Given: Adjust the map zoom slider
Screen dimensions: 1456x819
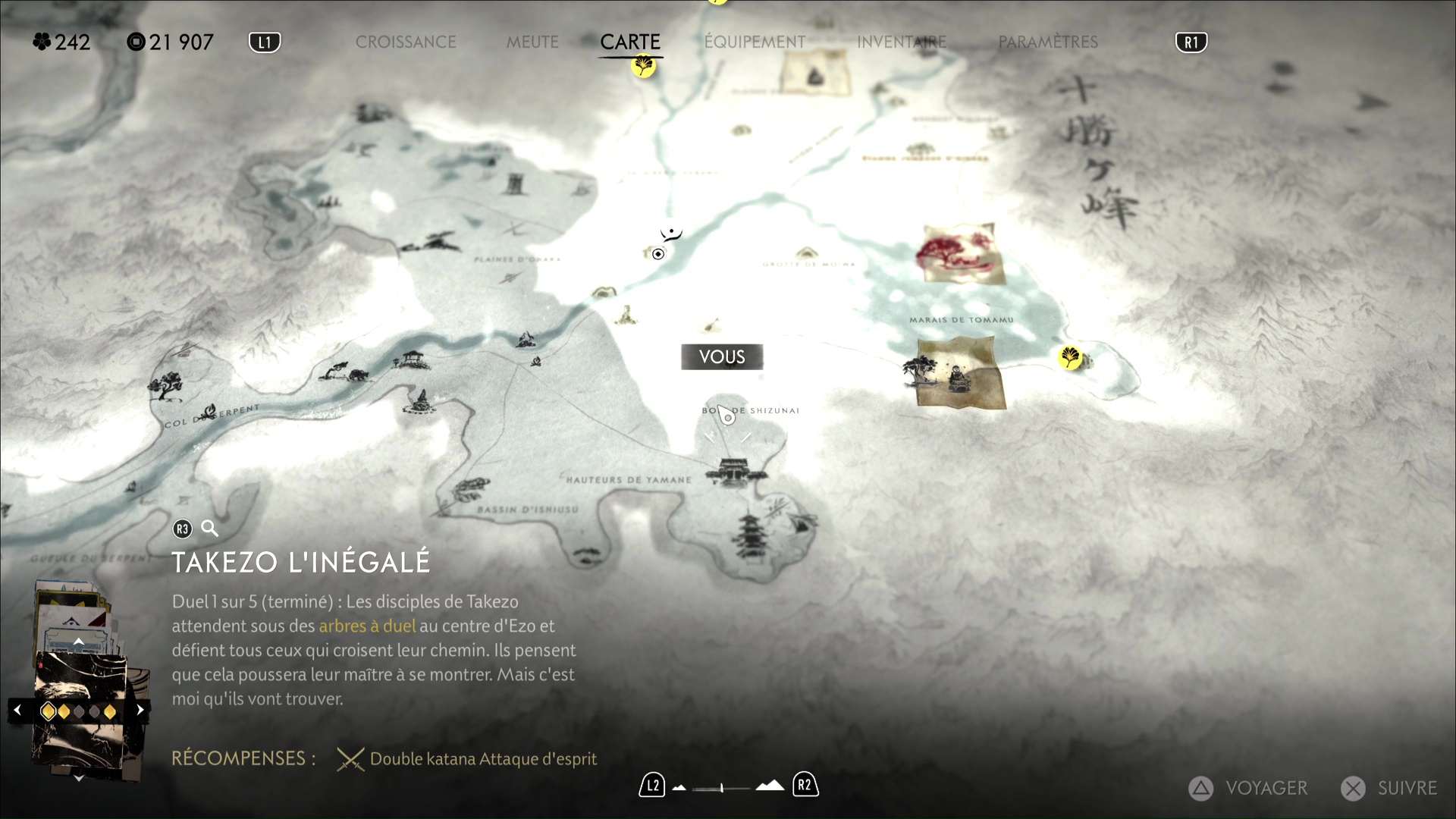Looking at the screenshot, I should [723, 788].
